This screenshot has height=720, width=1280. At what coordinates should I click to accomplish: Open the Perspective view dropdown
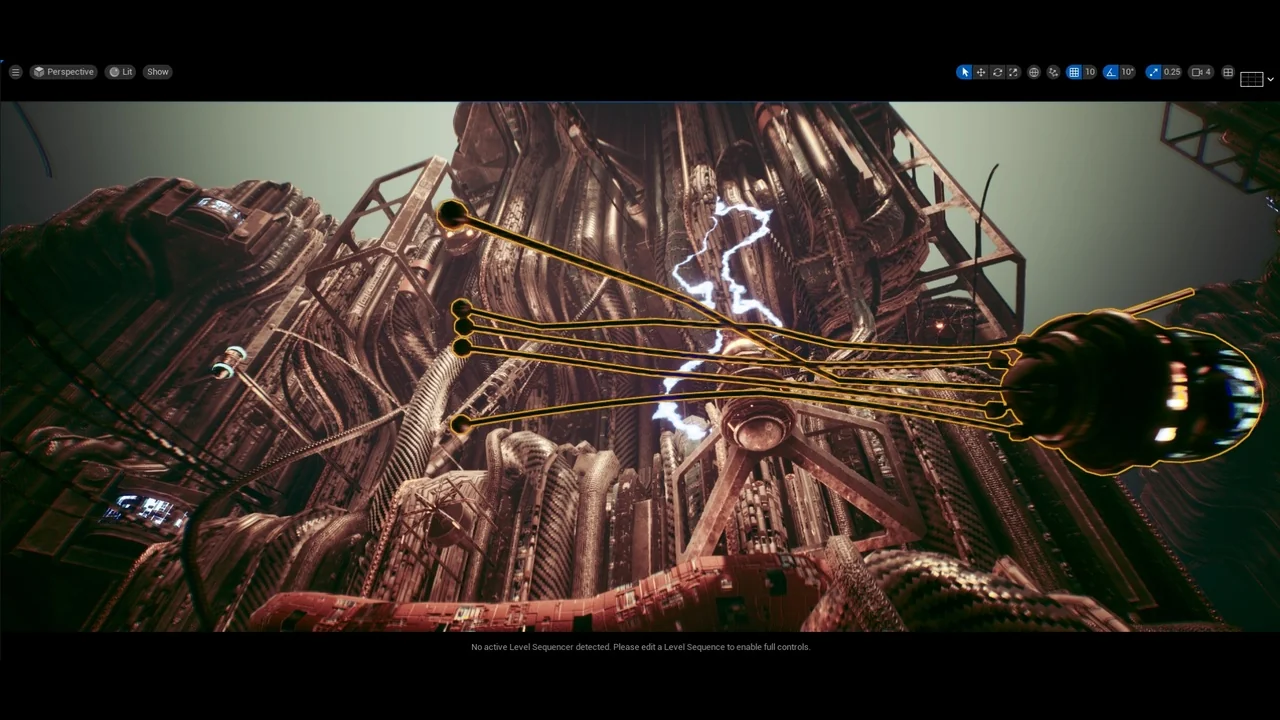63,71
